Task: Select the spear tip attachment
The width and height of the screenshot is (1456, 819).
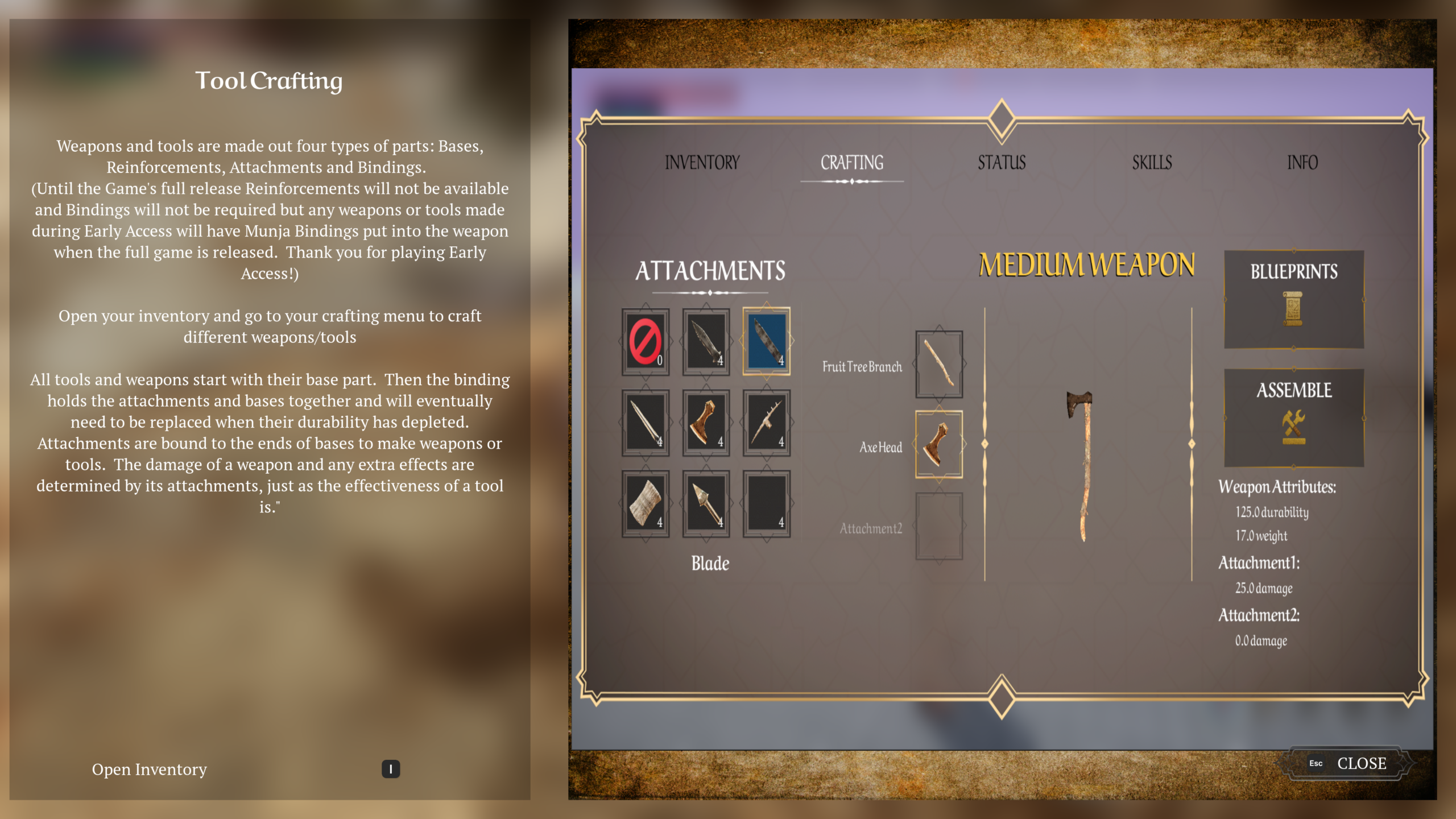Action: 706,503
